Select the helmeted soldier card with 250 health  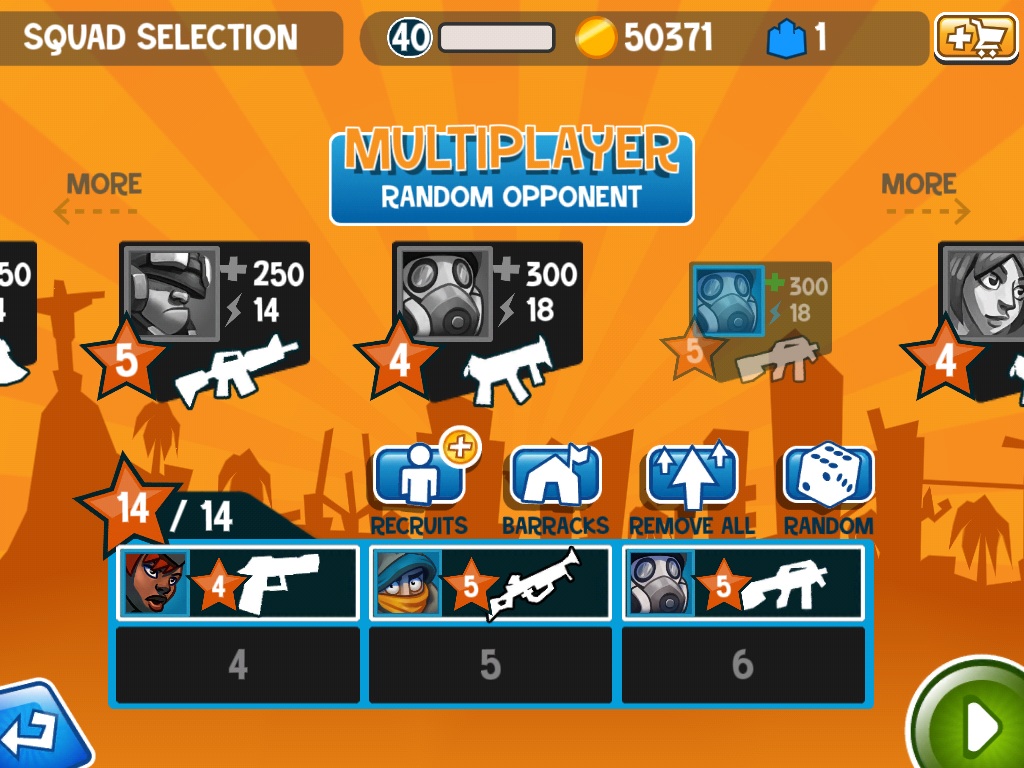[x=214, y=320]
